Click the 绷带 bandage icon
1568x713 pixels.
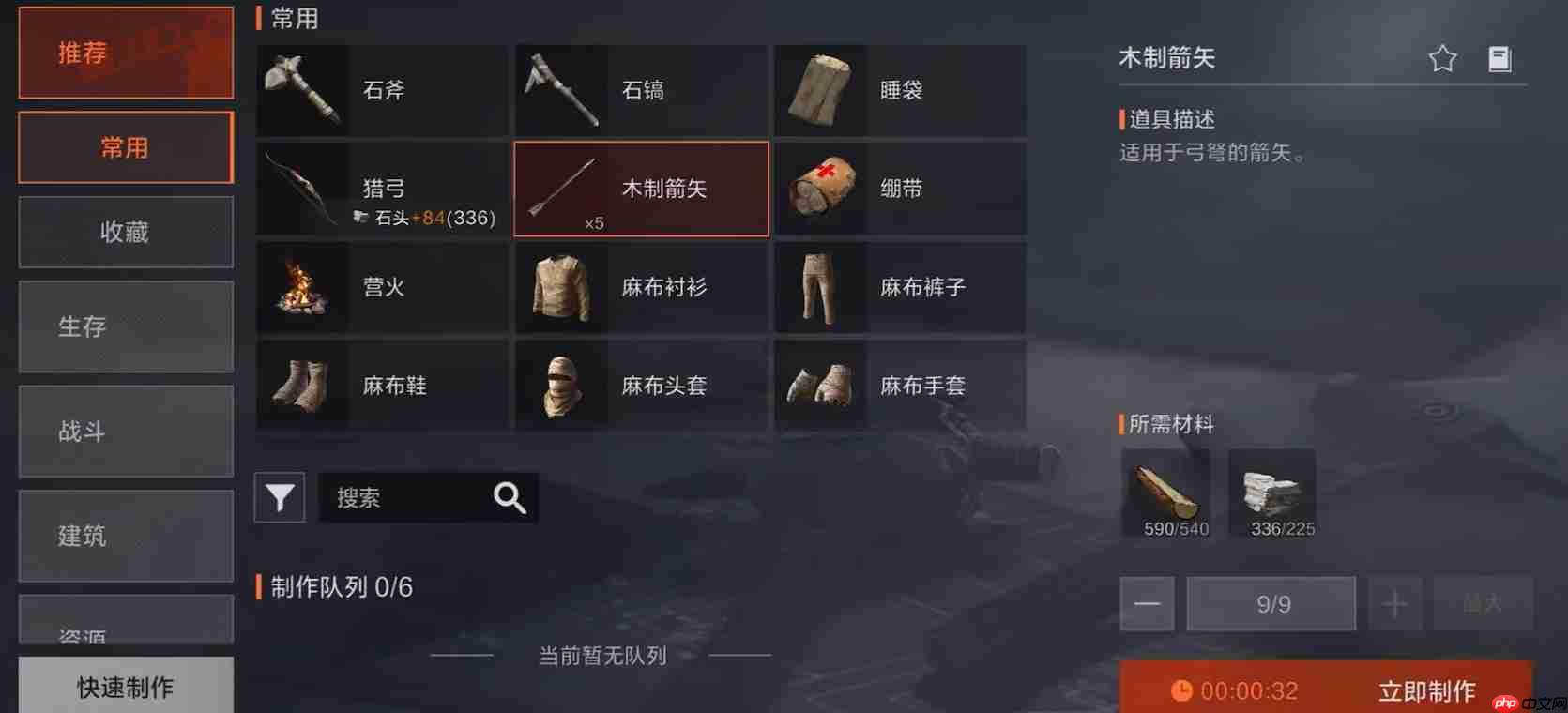coord(821,189)
